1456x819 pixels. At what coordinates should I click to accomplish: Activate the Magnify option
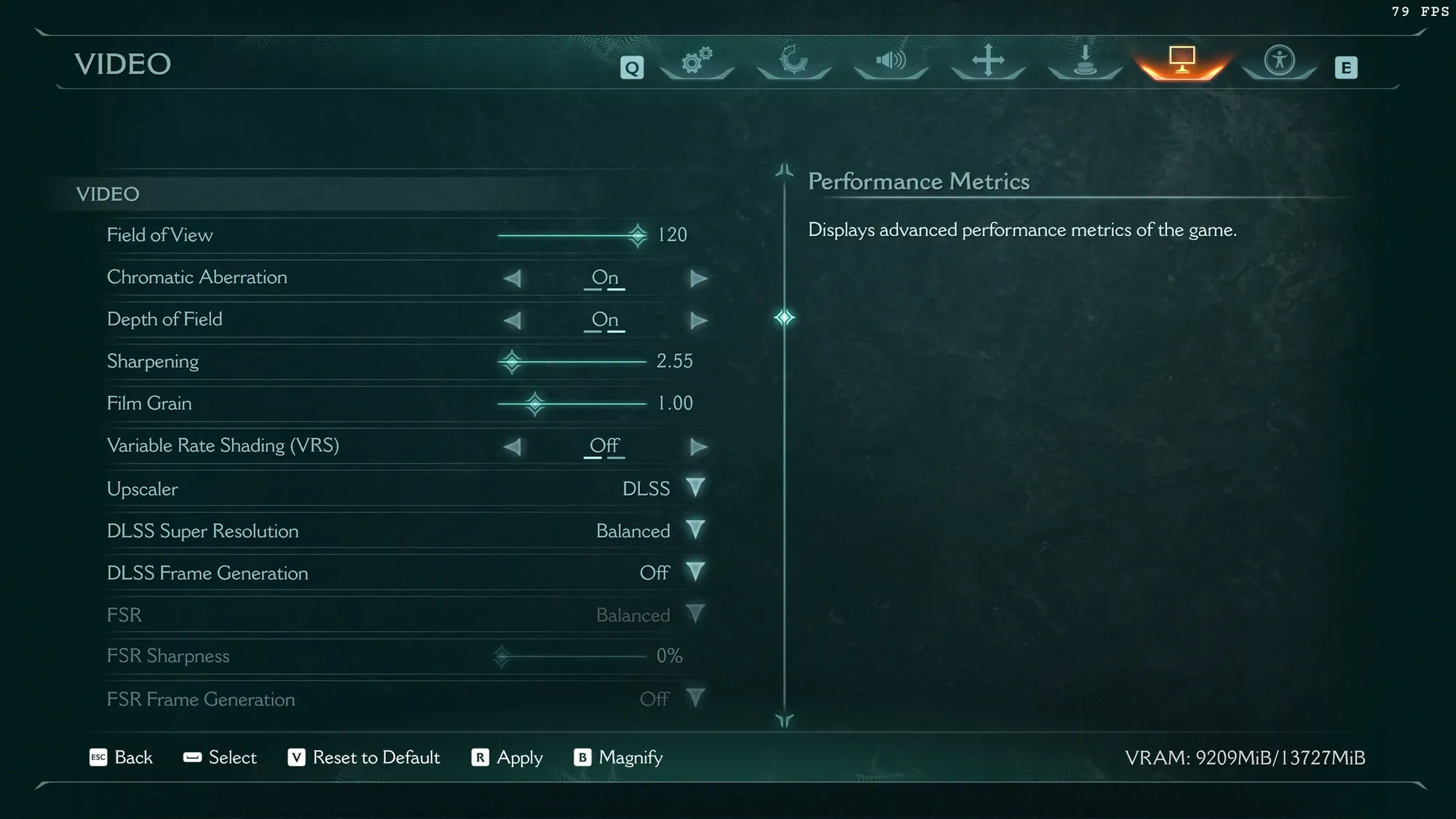[618, 757]
